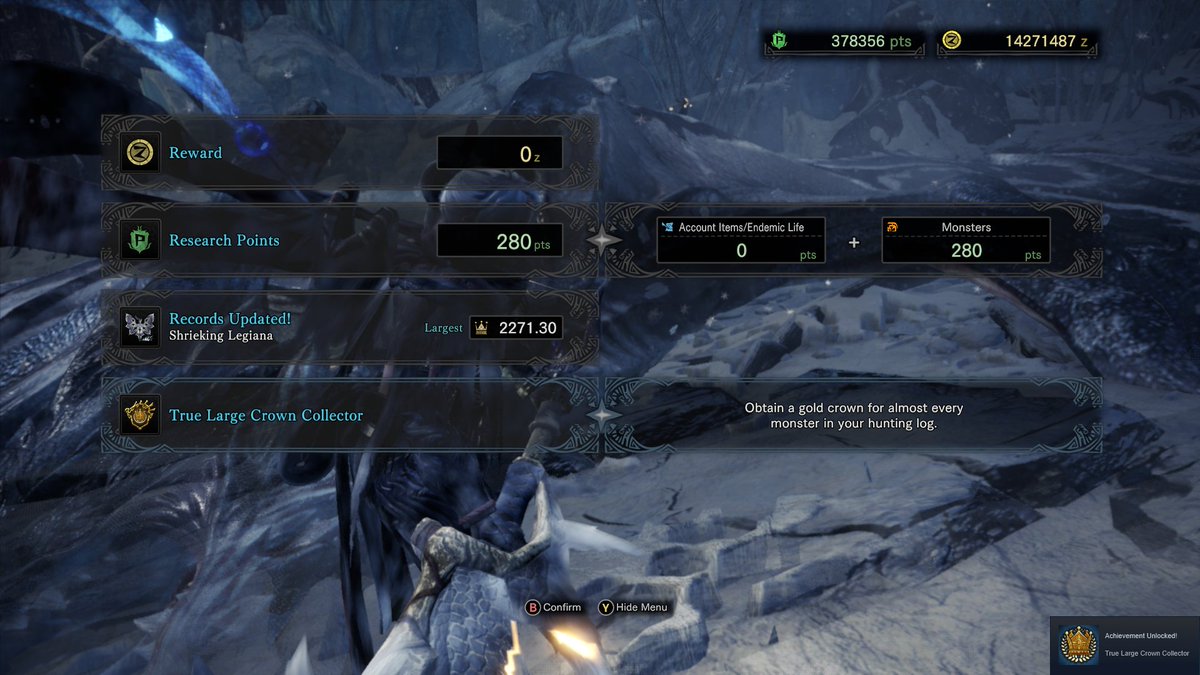This screenshot has width=1200, height=675.
Task: Click the green Research Points icon
Action: (x=139, y=241)
